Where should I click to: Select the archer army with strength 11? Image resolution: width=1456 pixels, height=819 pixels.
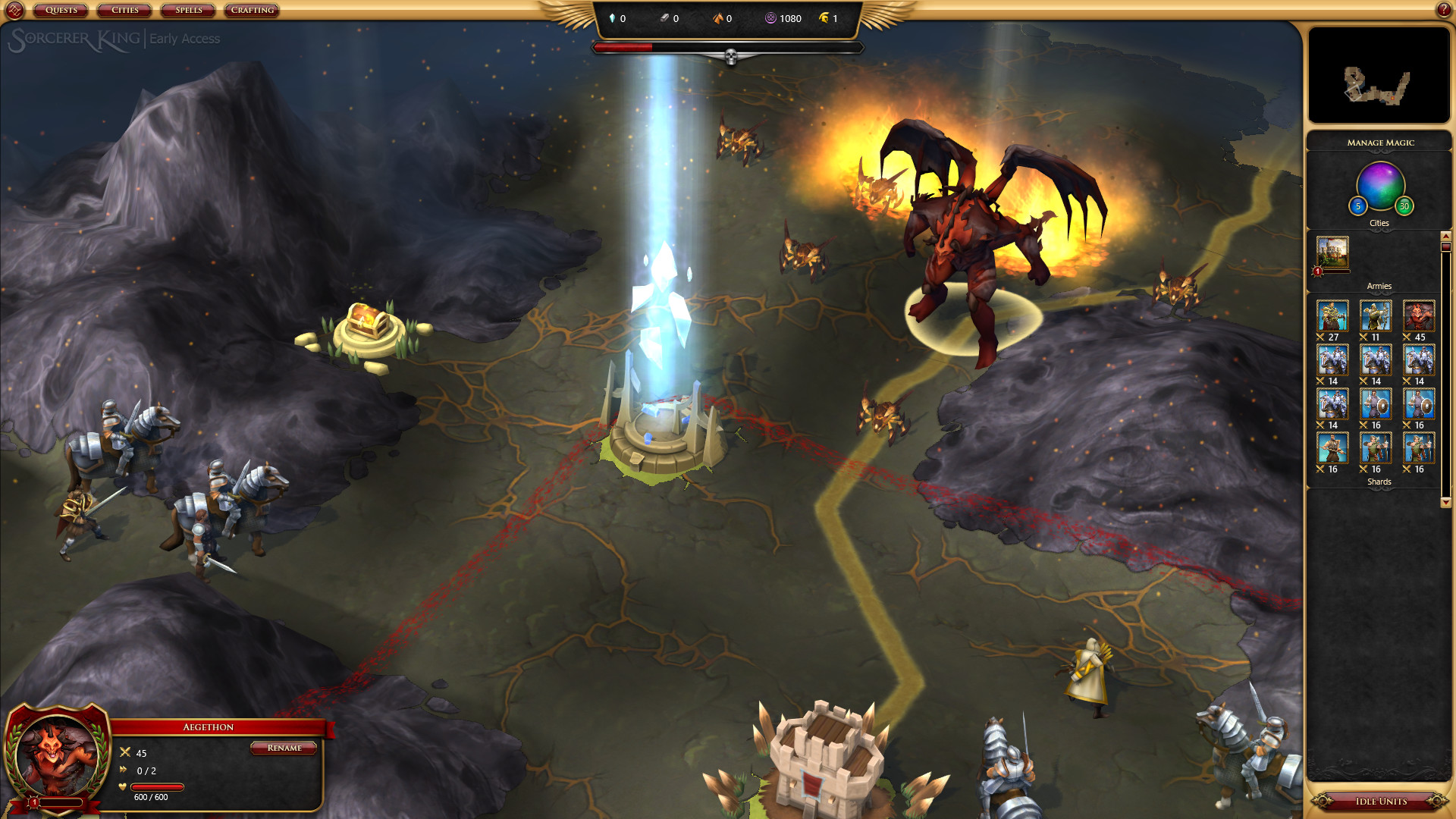(1376, 316)
